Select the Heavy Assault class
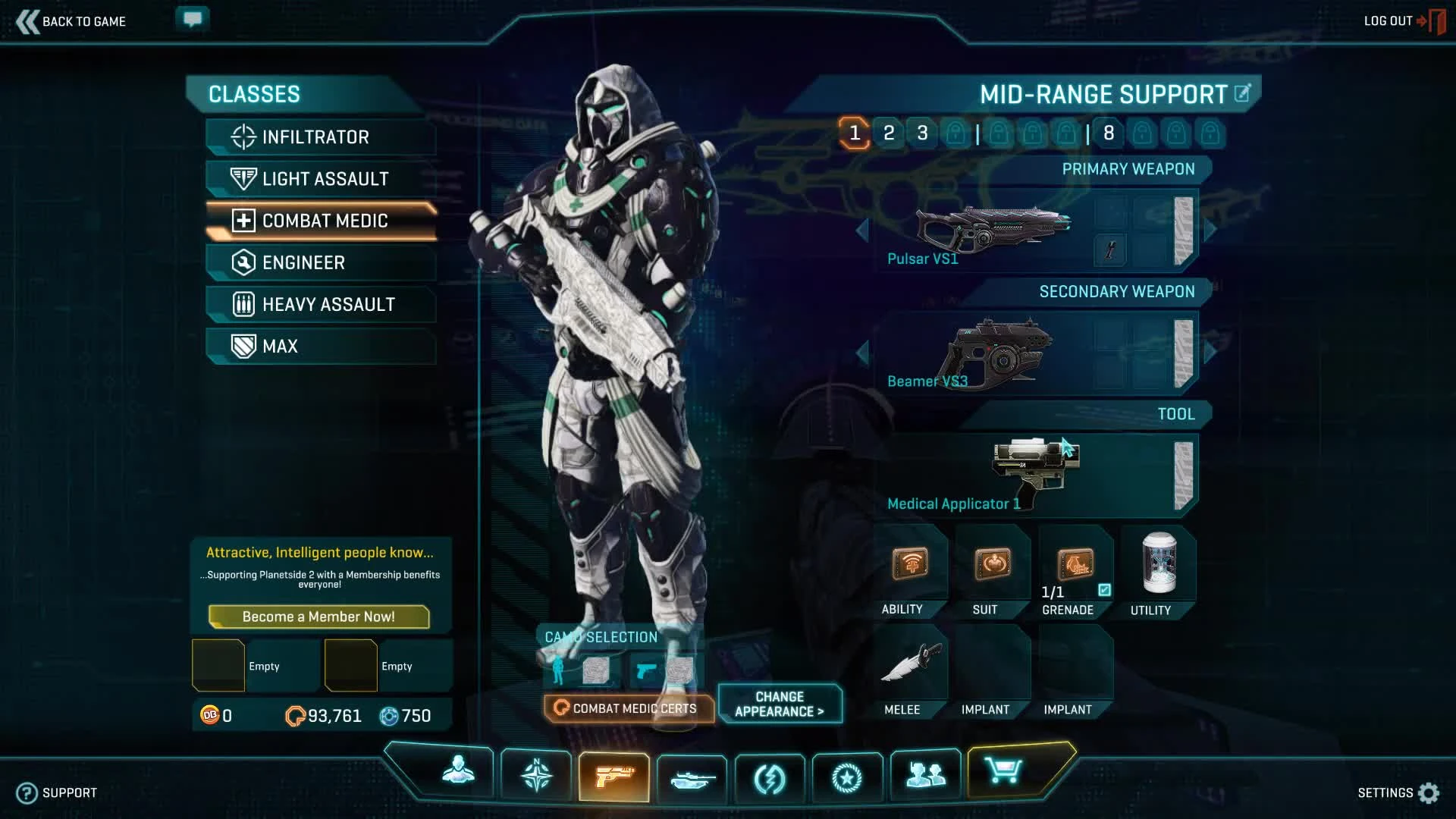The width and height of the screenshot is (1456, 819). 319,304
